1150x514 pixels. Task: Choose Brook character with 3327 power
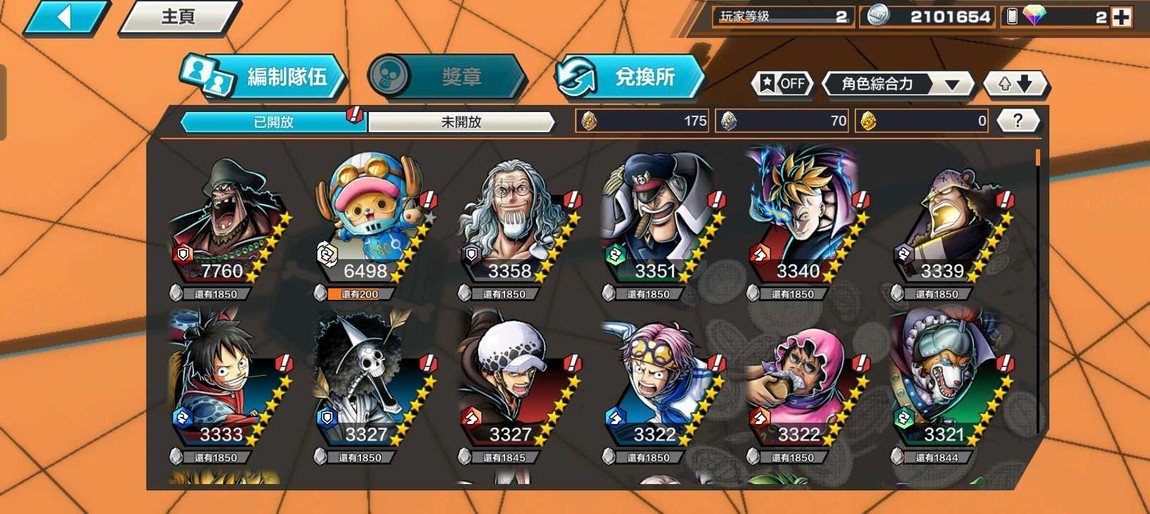click(370, 385)
